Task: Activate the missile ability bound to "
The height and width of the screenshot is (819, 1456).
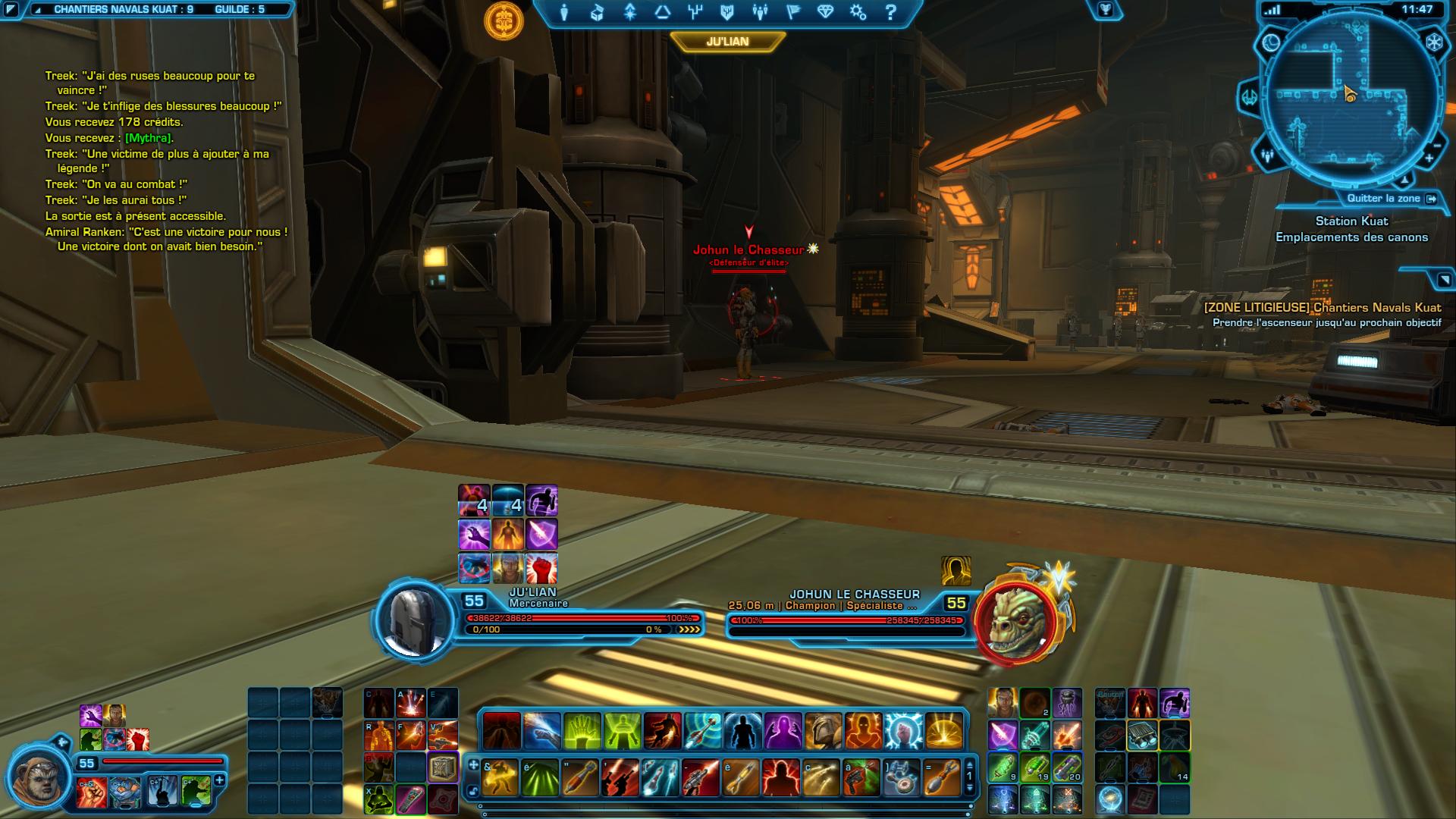Action: pyautogui.click(x=580, y=778)
